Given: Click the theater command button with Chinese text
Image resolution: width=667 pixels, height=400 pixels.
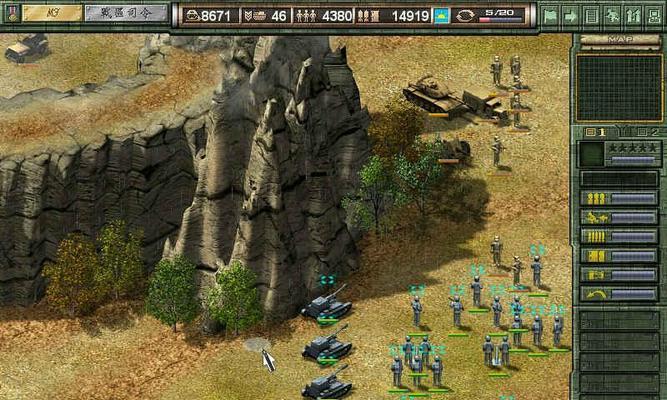Looking at the screenshot, I should [125, 13].
